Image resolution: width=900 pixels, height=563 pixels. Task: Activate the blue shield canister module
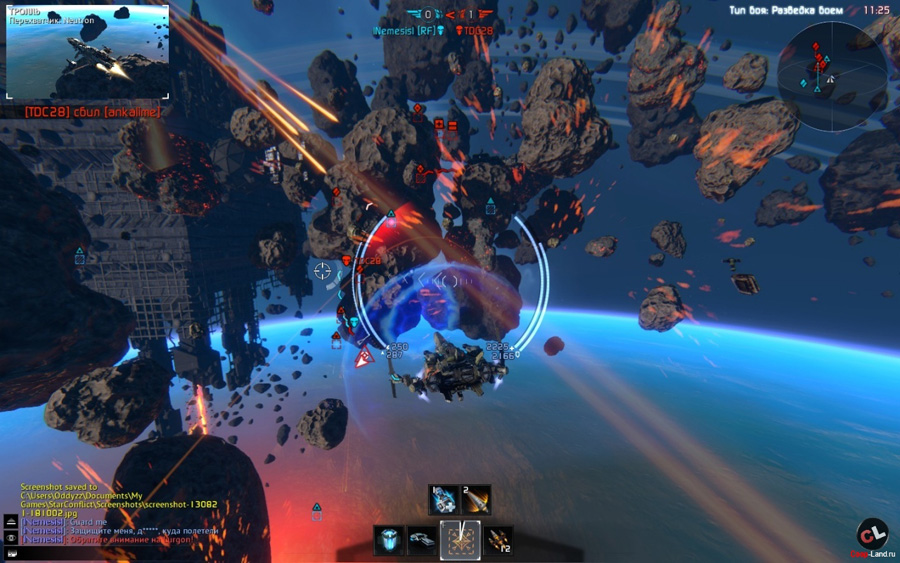click(389, 541)
